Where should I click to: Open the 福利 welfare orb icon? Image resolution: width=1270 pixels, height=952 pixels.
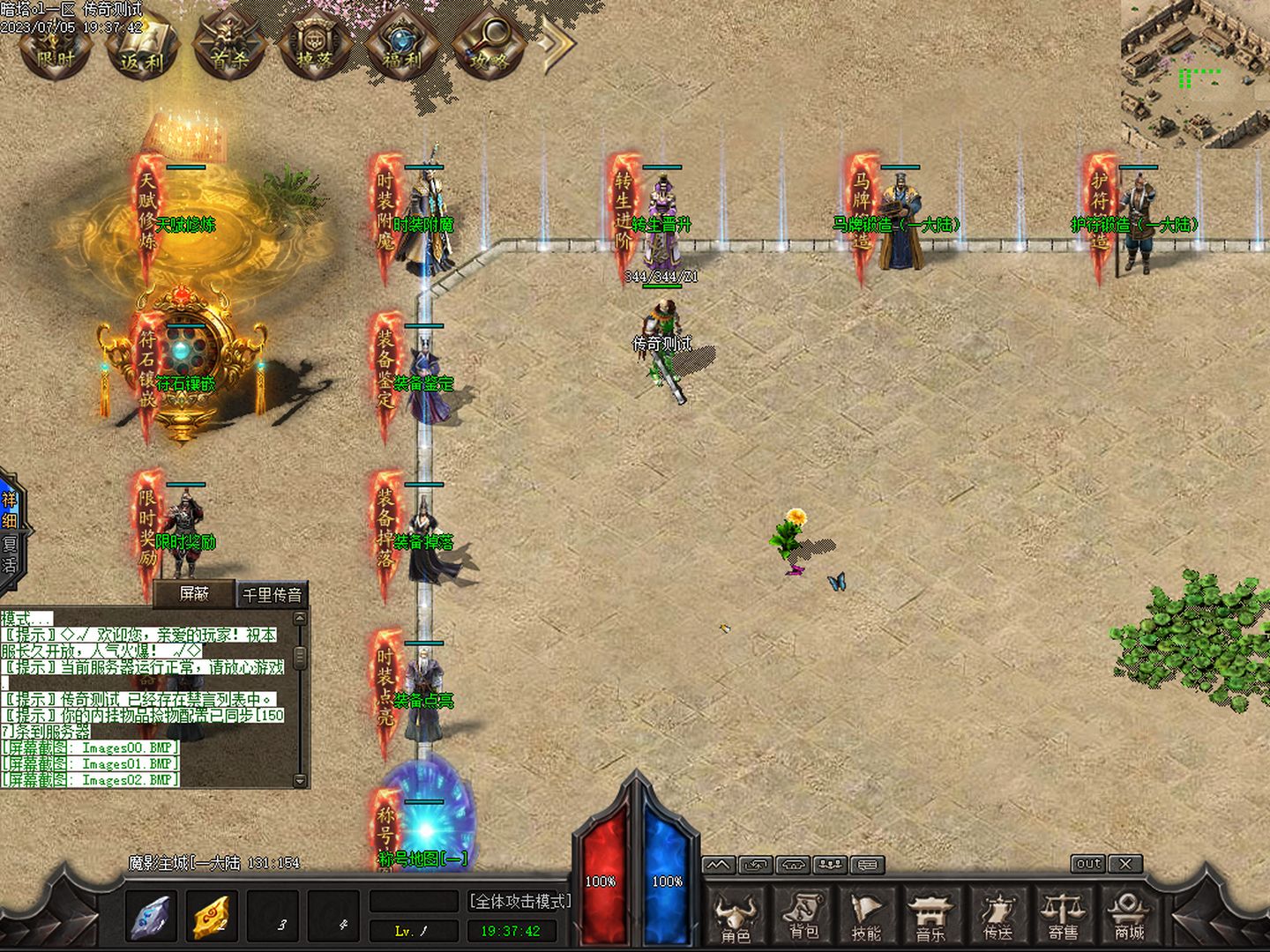click(x=402, y=47)
